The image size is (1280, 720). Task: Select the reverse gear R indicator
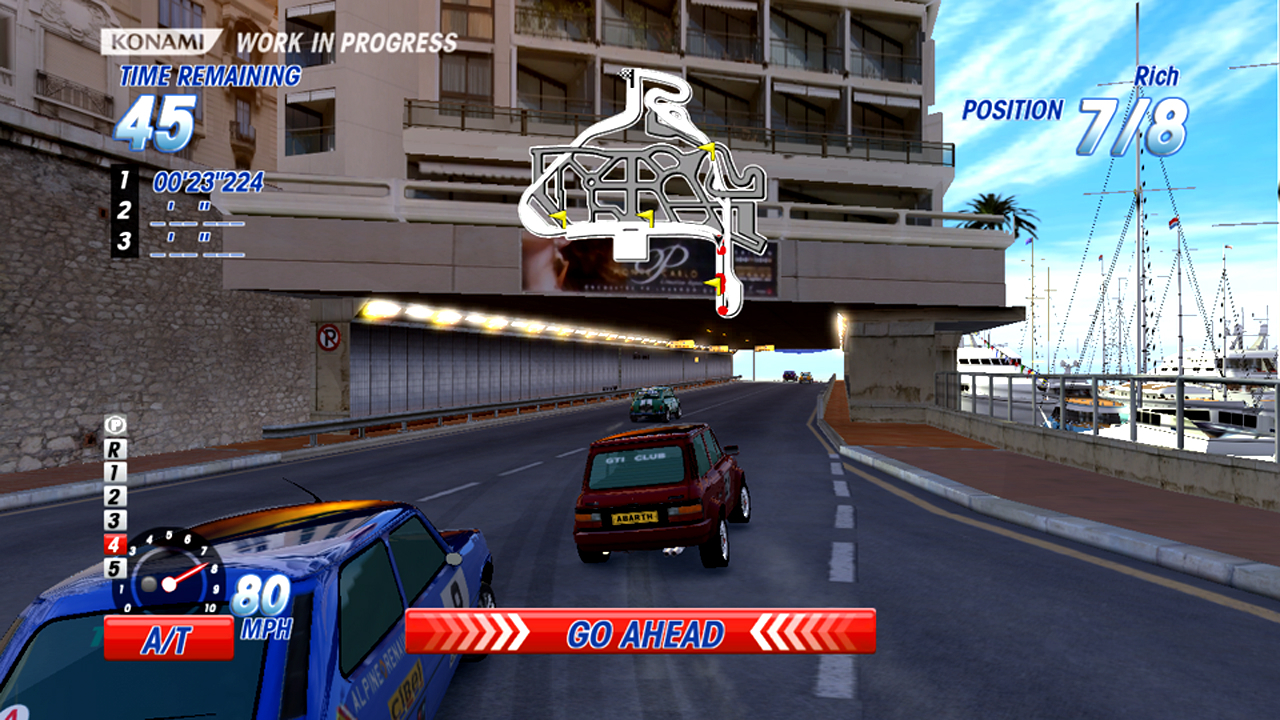(x=116, y=449)
